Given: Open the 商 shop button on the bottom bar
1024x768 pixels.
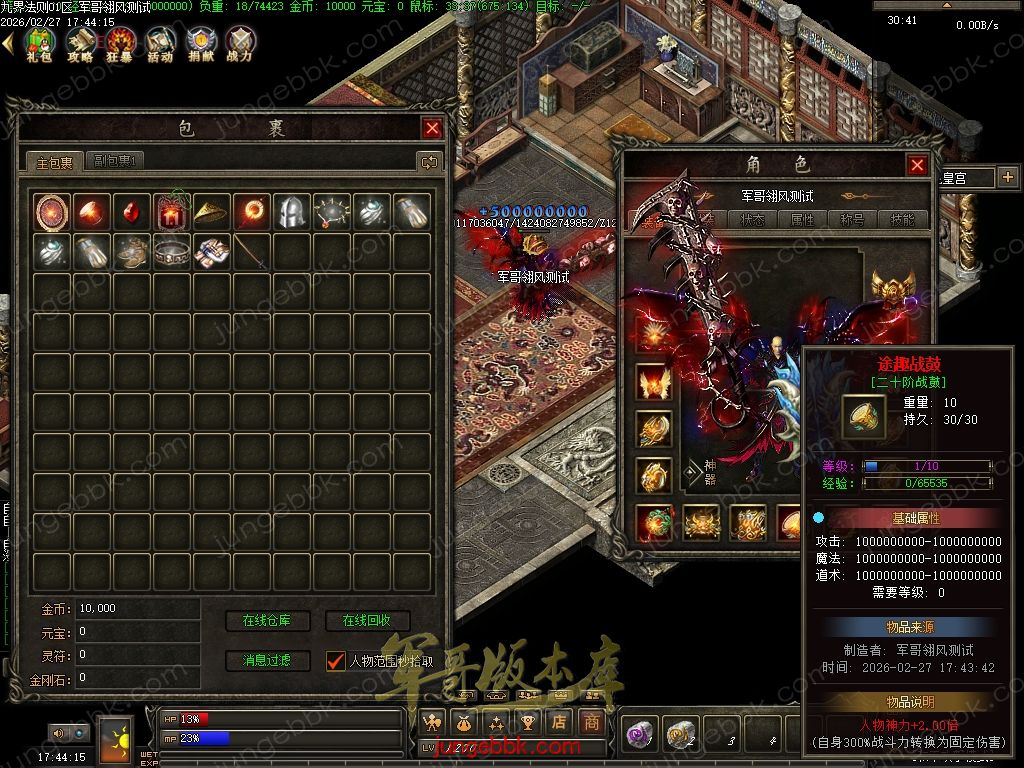Looking at the screenshot, I should pos(592,721).
